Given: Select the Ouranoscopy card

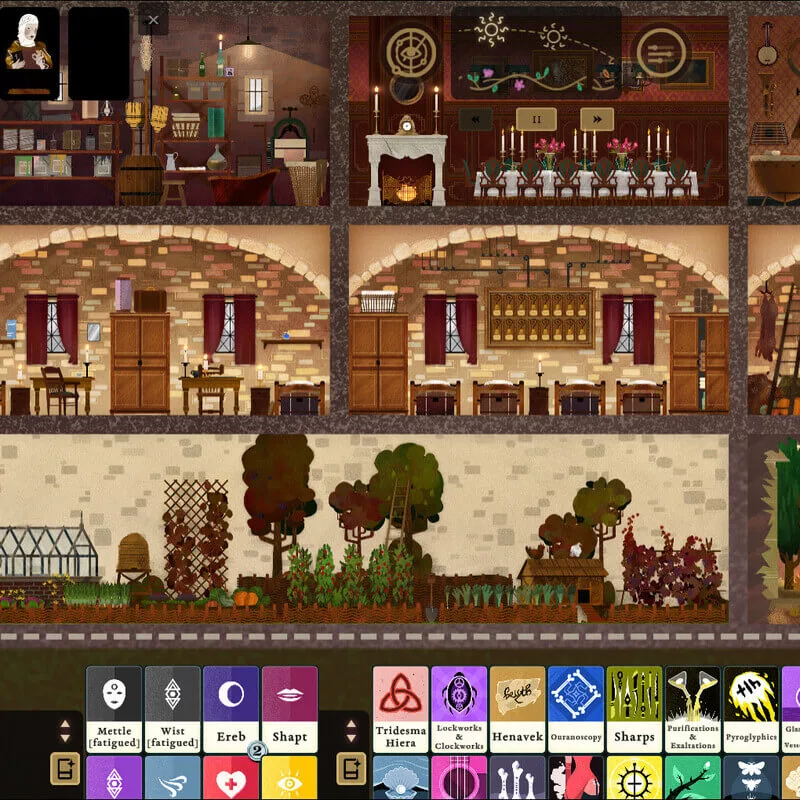Looking at the screenshot, I should pos(576,709).
